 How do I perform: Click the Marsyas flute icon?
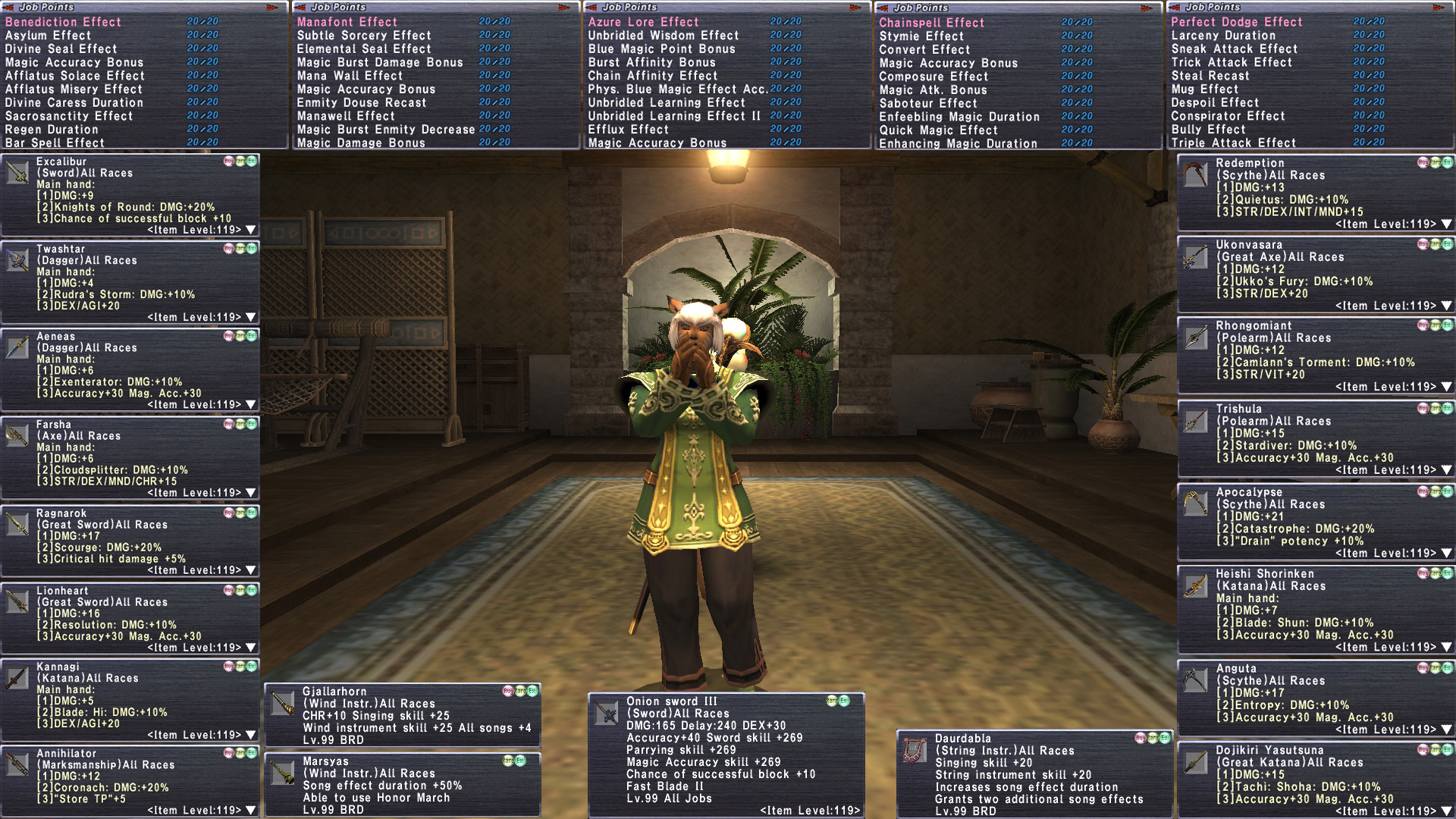click(283, 773)
